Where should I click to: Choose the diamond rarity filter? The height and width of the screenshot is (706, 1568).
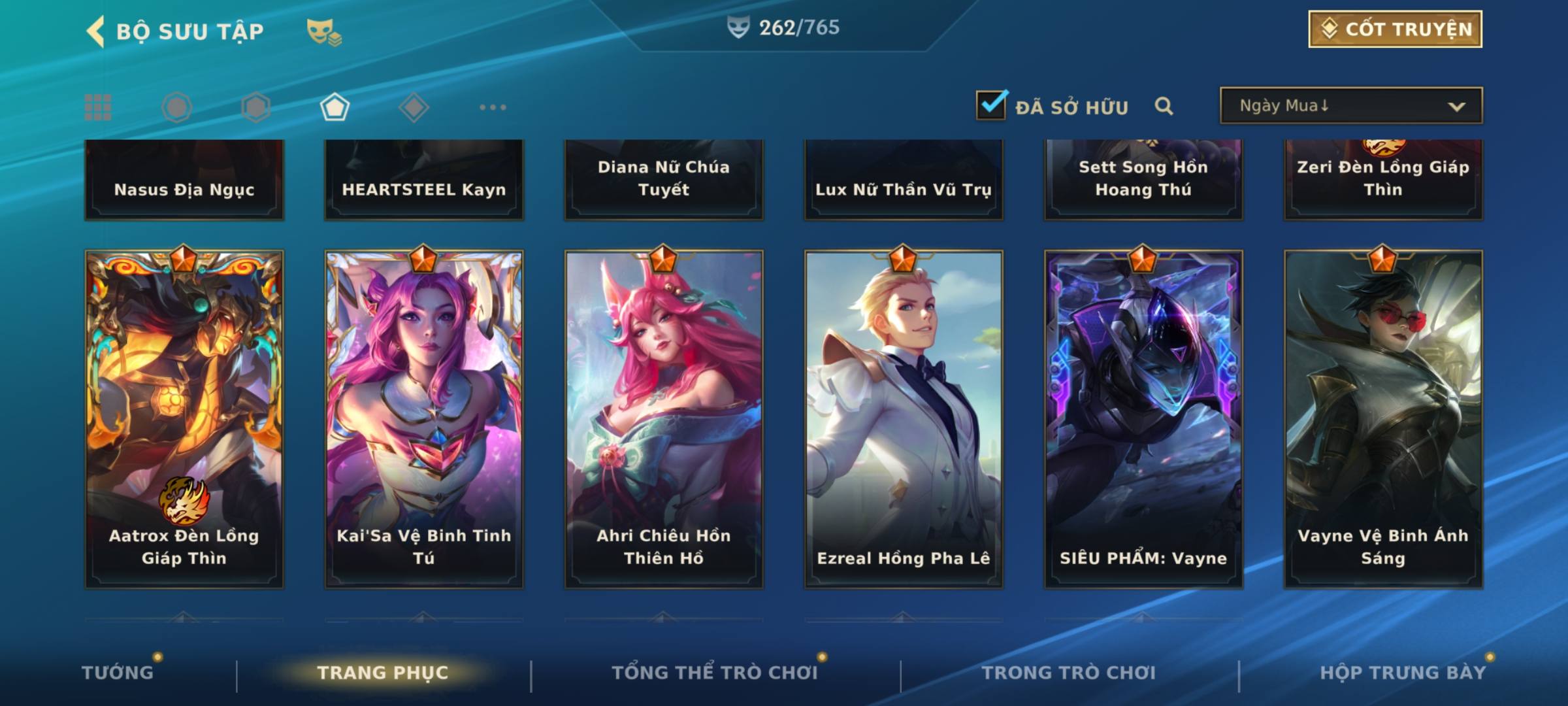click(414, 107)
